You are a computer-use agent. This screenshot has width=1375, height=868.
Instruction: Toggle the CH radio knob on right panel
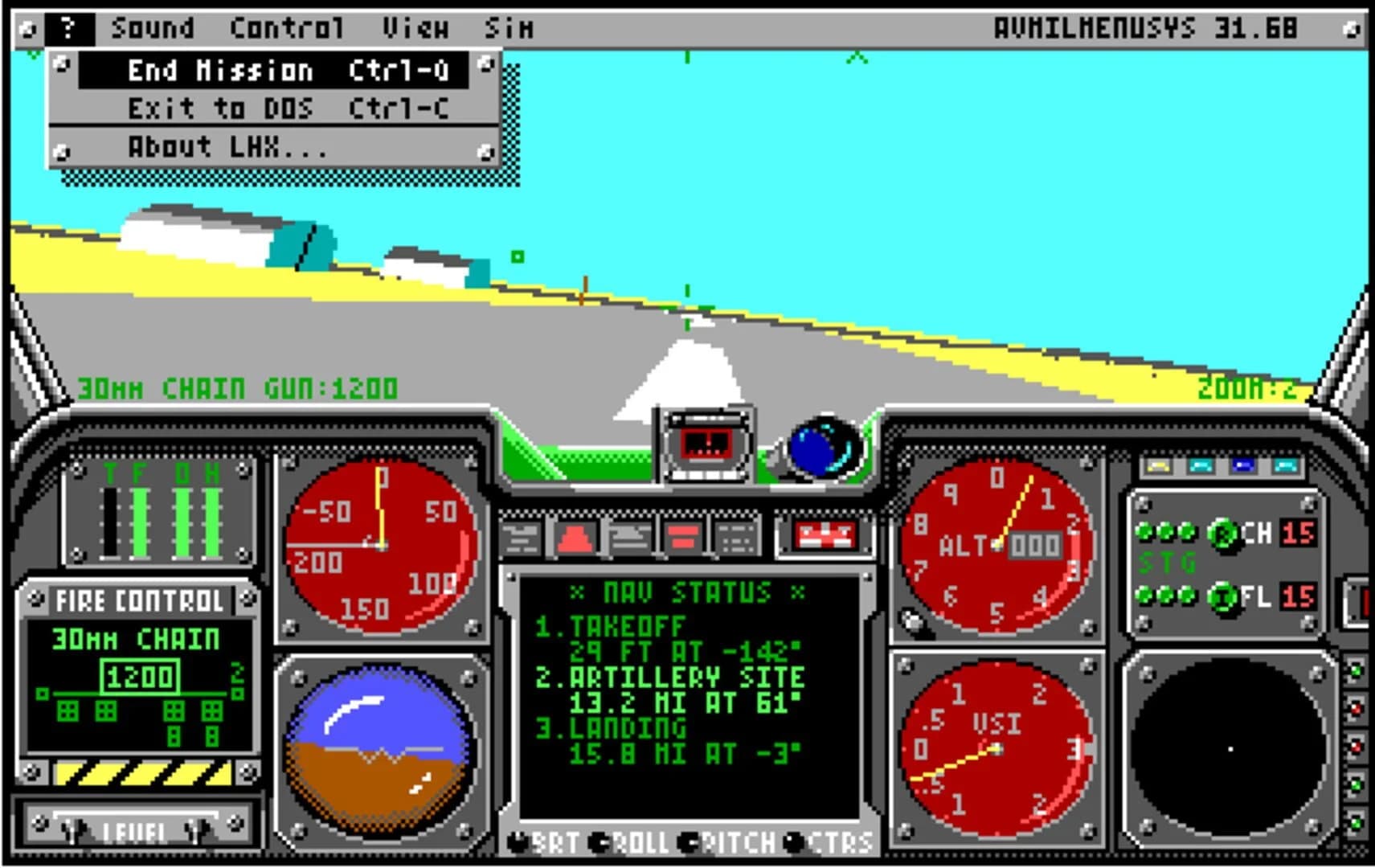(x=1225, y=536)
